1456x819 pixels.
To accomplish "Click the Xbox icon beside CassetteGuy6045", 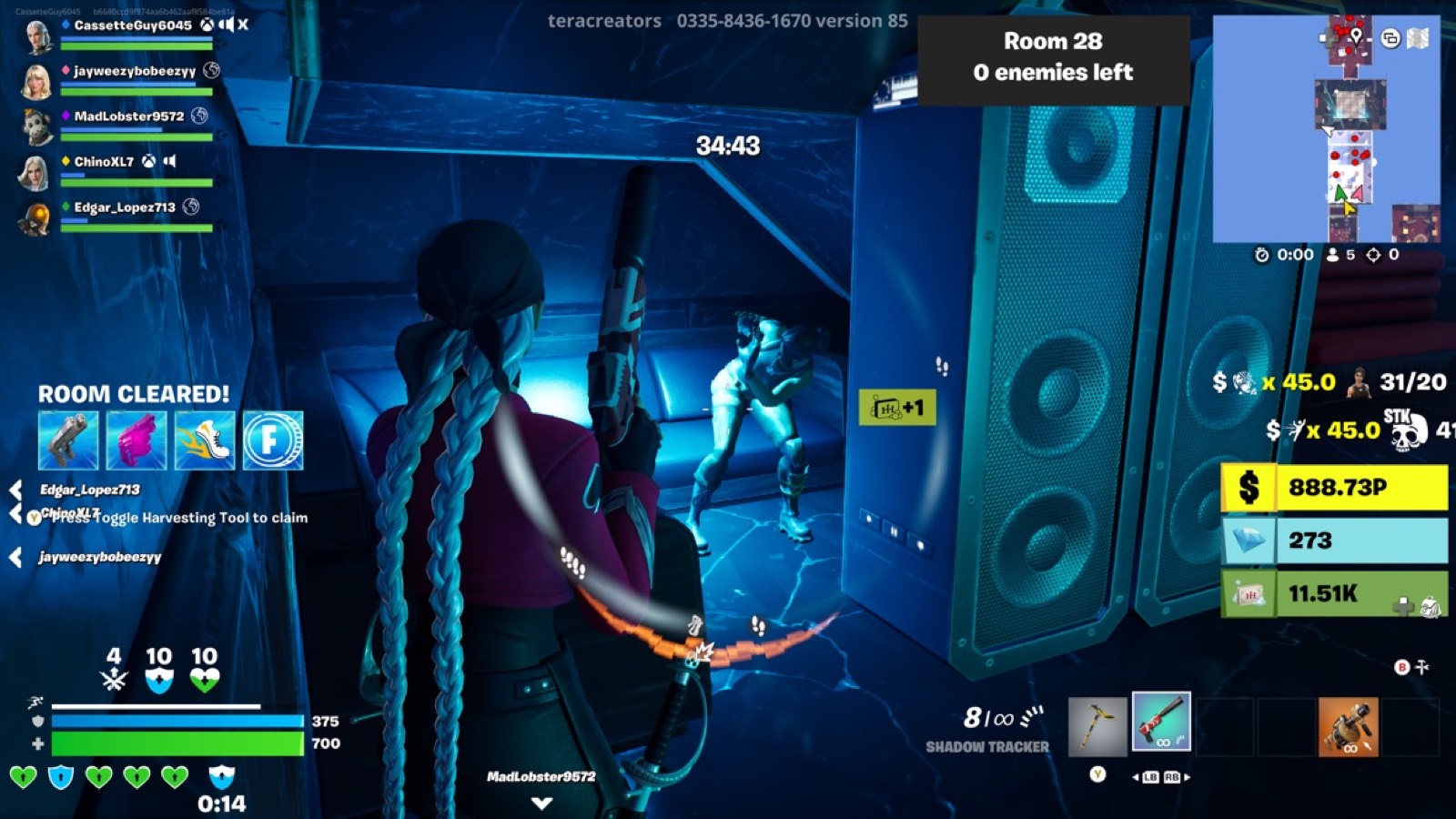I will pyautogui.click(x=206, y=25).
